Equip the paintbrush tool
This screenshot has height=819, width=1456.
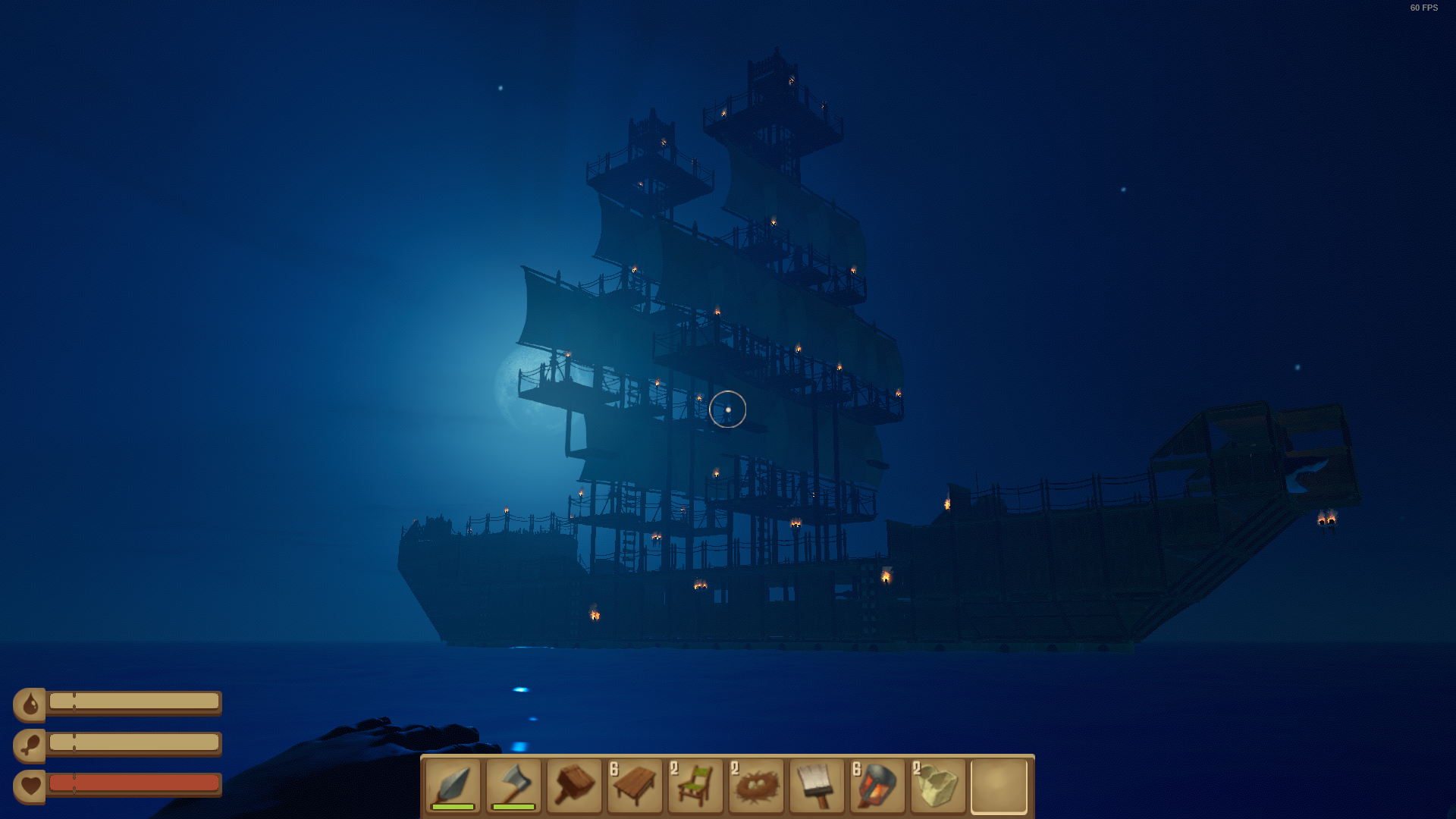(817, 787)
